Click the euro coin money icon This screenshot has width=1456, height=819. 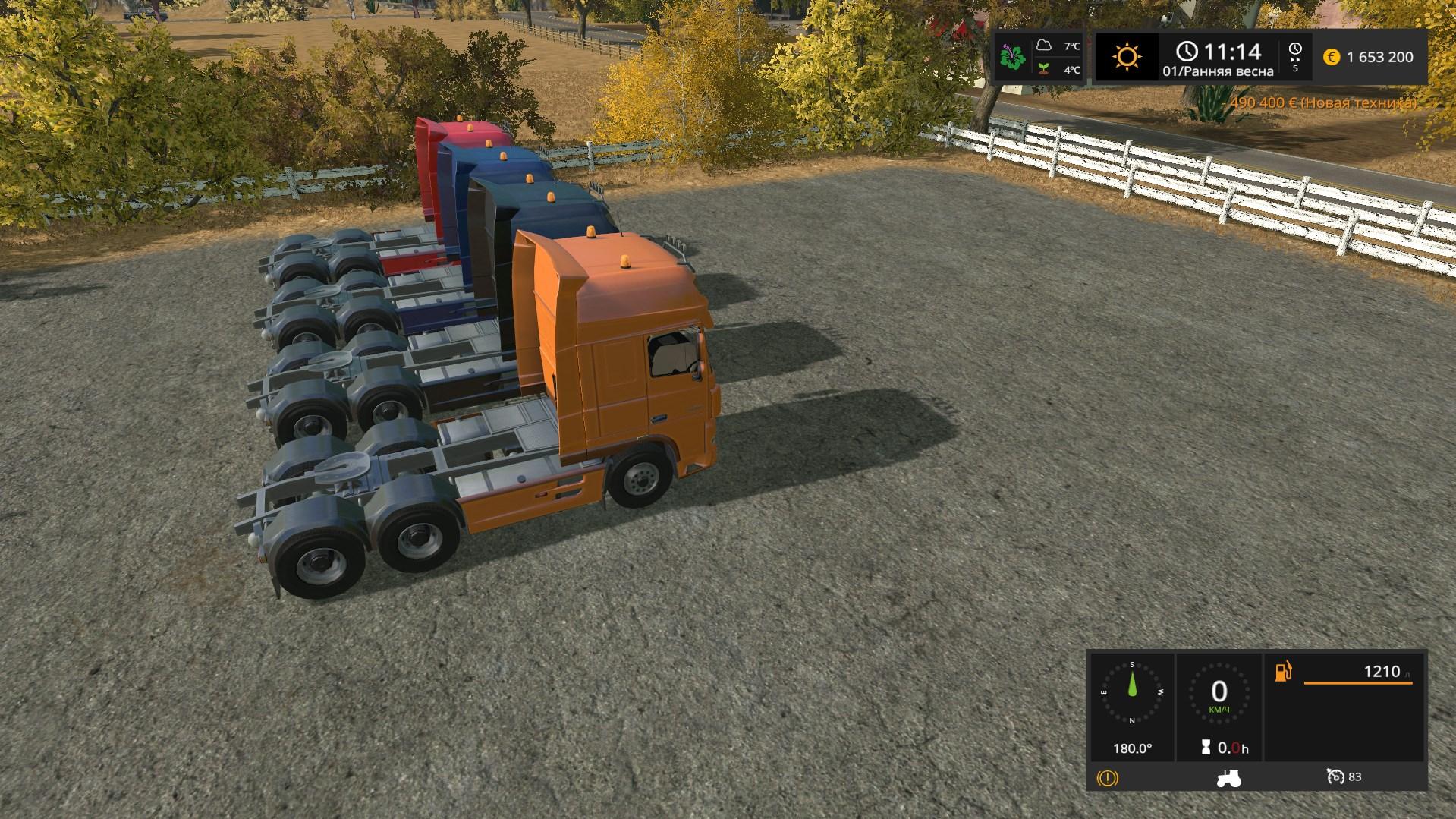pyautogui.click(x=1332, y=57)
